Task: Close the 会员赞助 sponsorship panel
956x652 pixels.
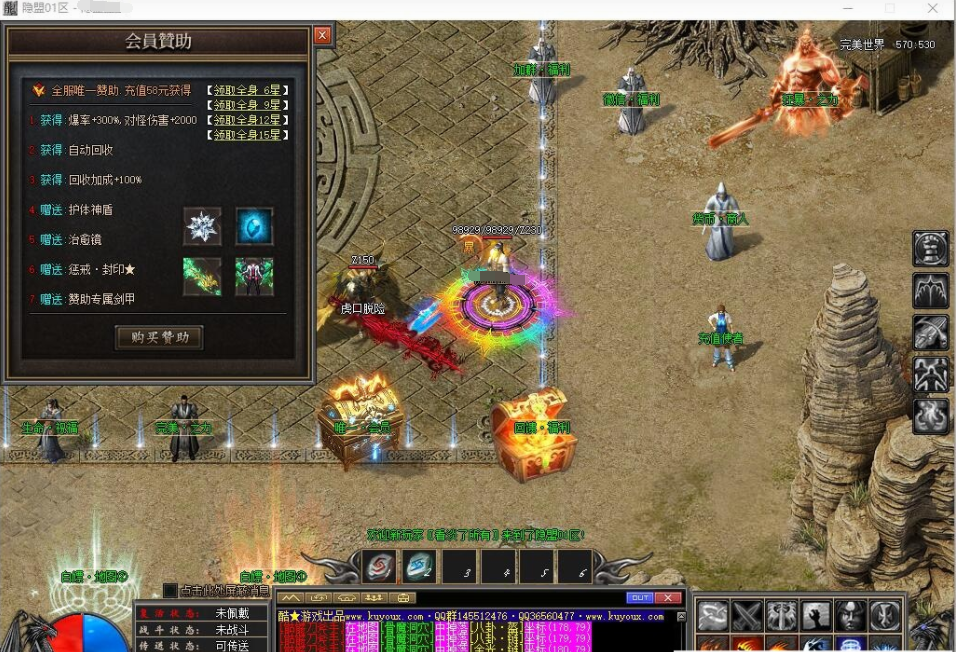Action: 322,36
